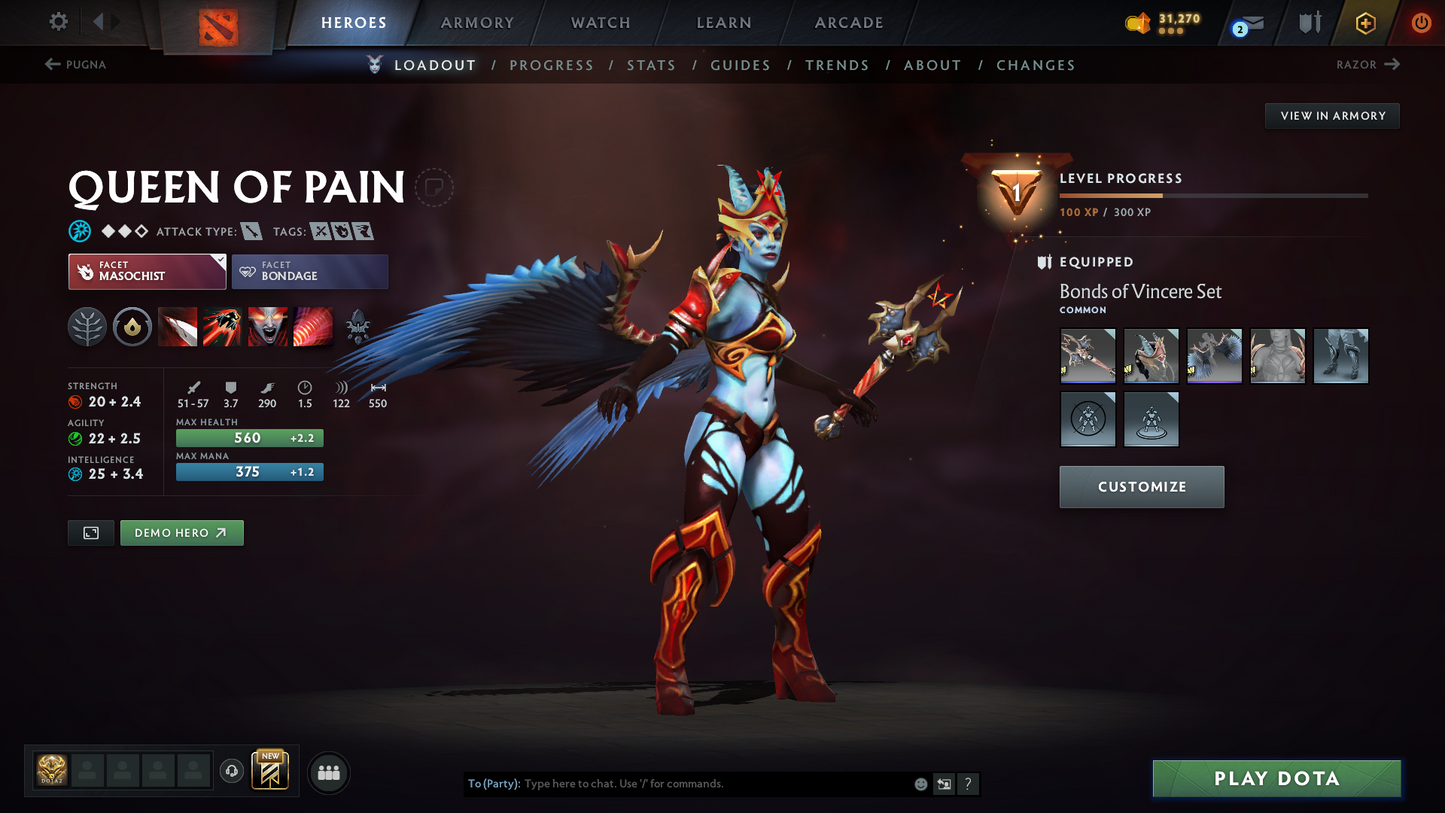The image size is (1445, 813).
Task: Select the Masochist facet
Action: coord(146,271)
